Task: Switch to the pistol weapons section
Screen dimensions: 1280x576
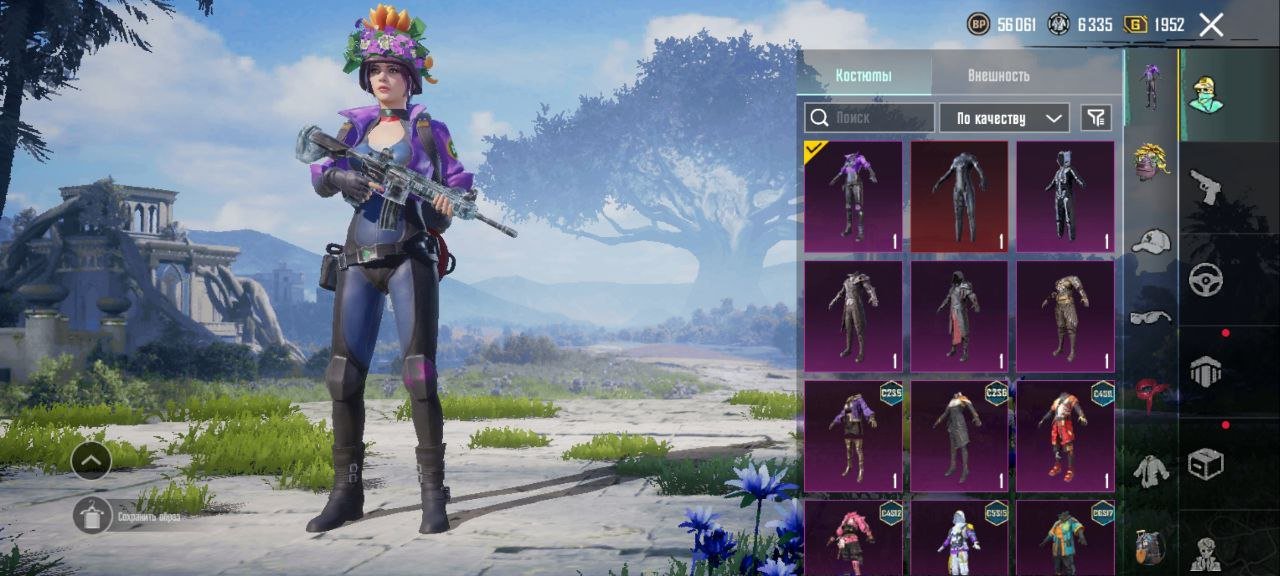Action: 1206,185
